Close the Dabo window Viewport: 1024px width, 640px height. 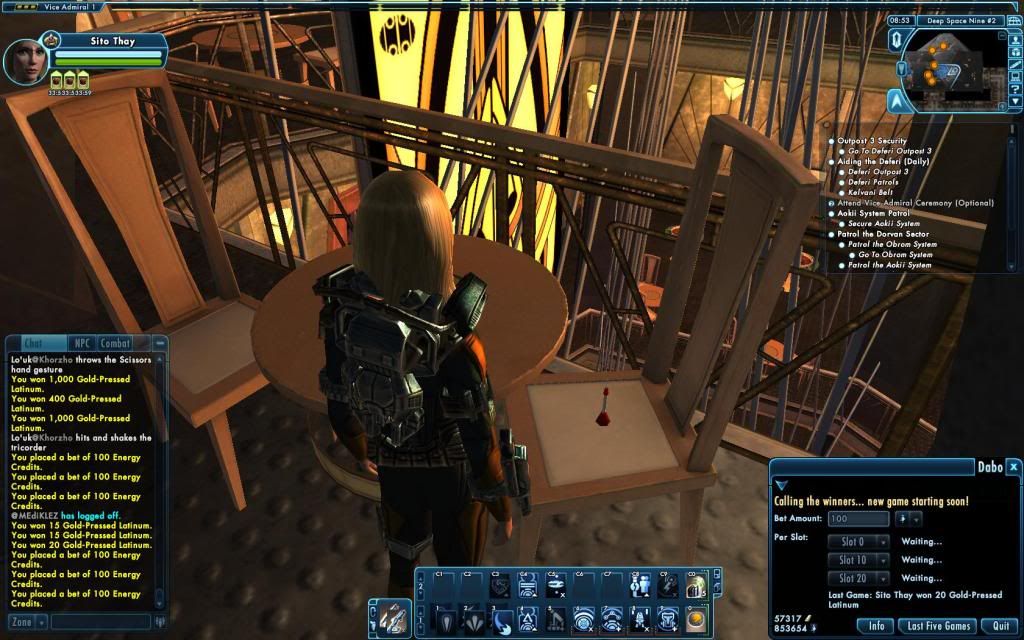[x=1012, y=467]
